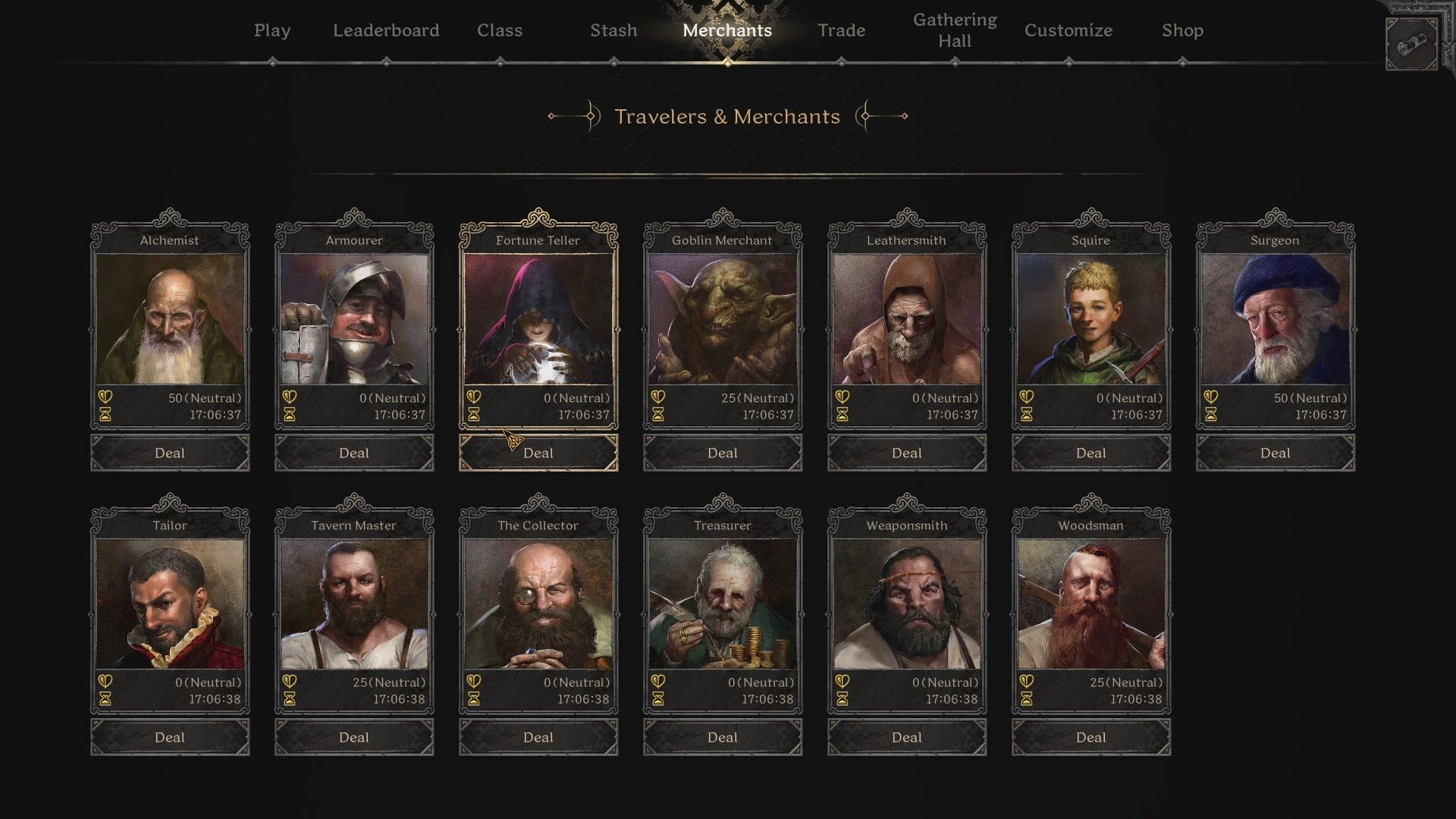Choose the Goblin Merchant portrait
This screenshot has height=819, width=1456.
point(723,318)
